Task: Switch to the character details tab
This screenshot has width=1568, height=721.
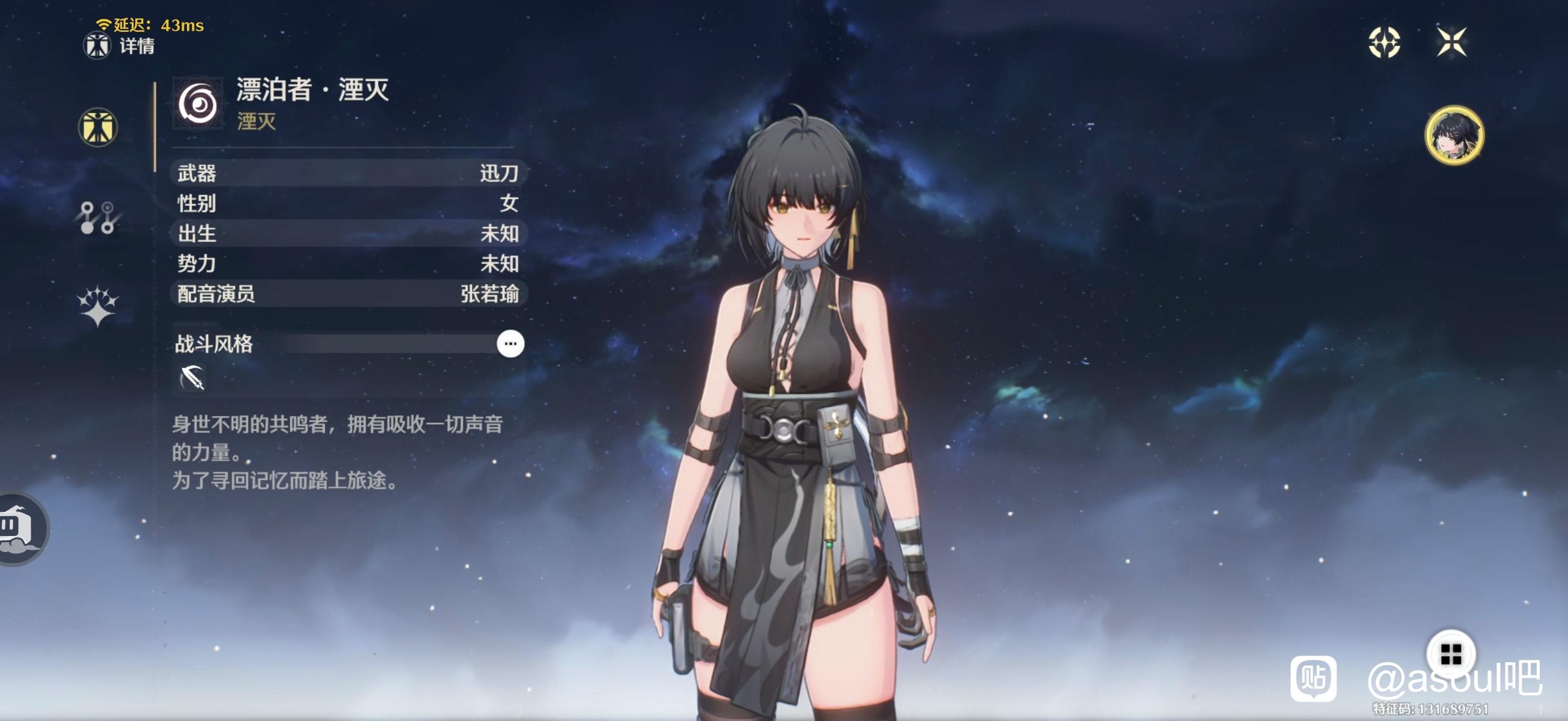Action: pos(97,127)
